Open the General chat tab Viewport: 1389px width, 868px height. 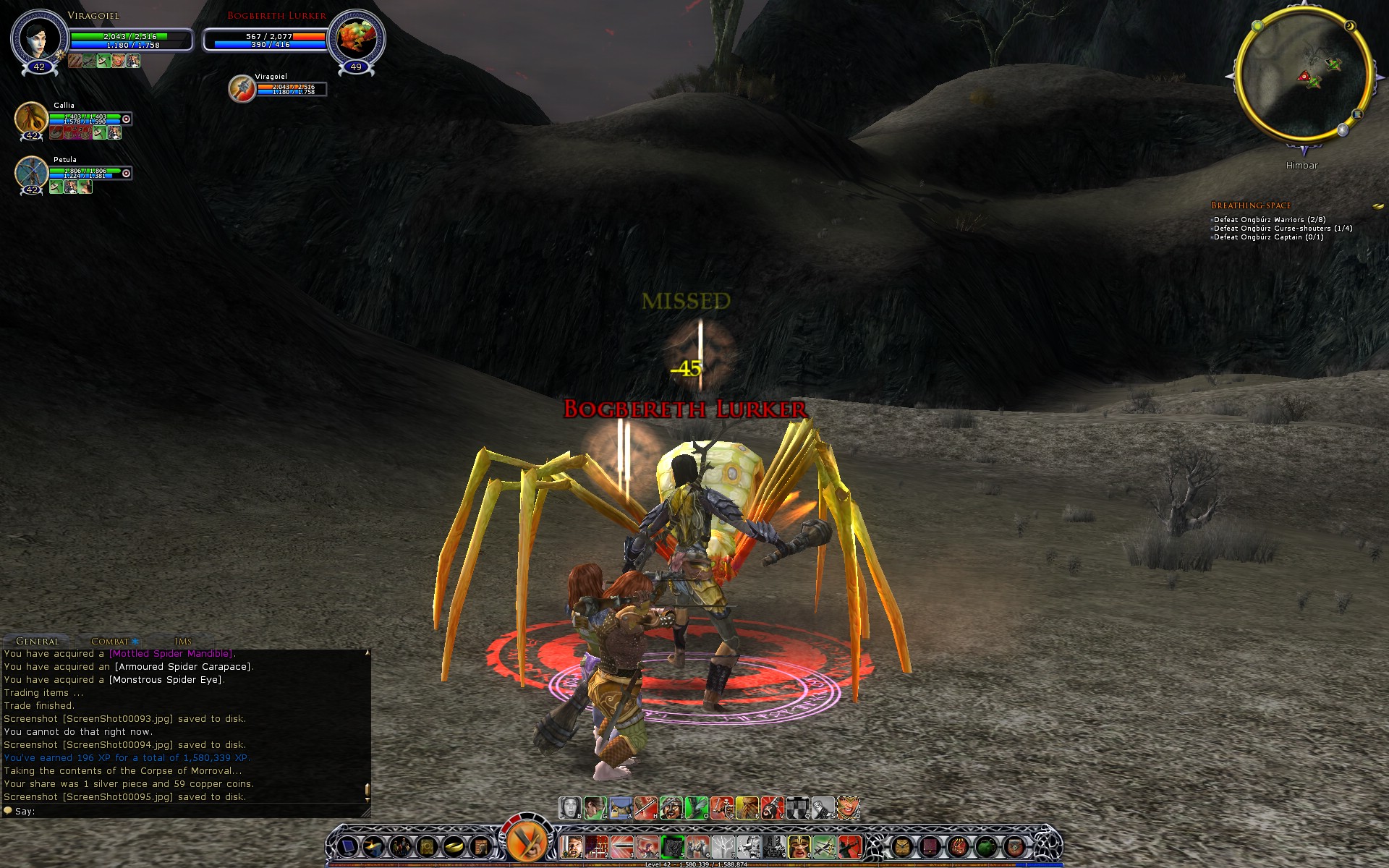click(x=38, y=641)
